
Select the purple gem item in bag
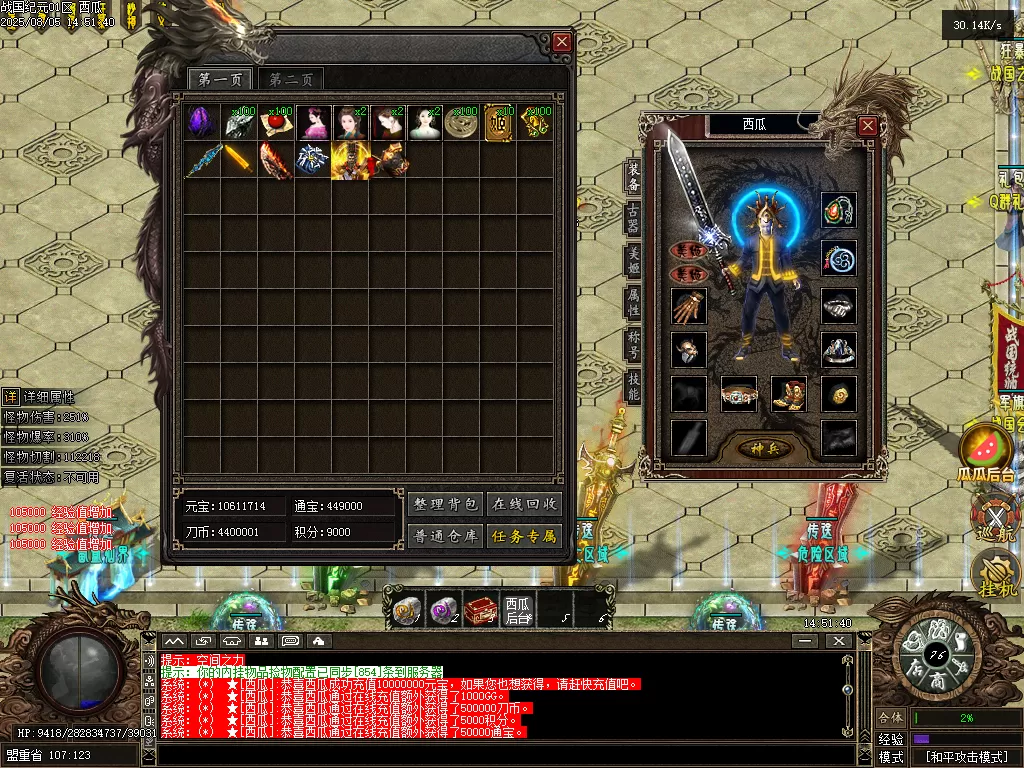(201, 122)
